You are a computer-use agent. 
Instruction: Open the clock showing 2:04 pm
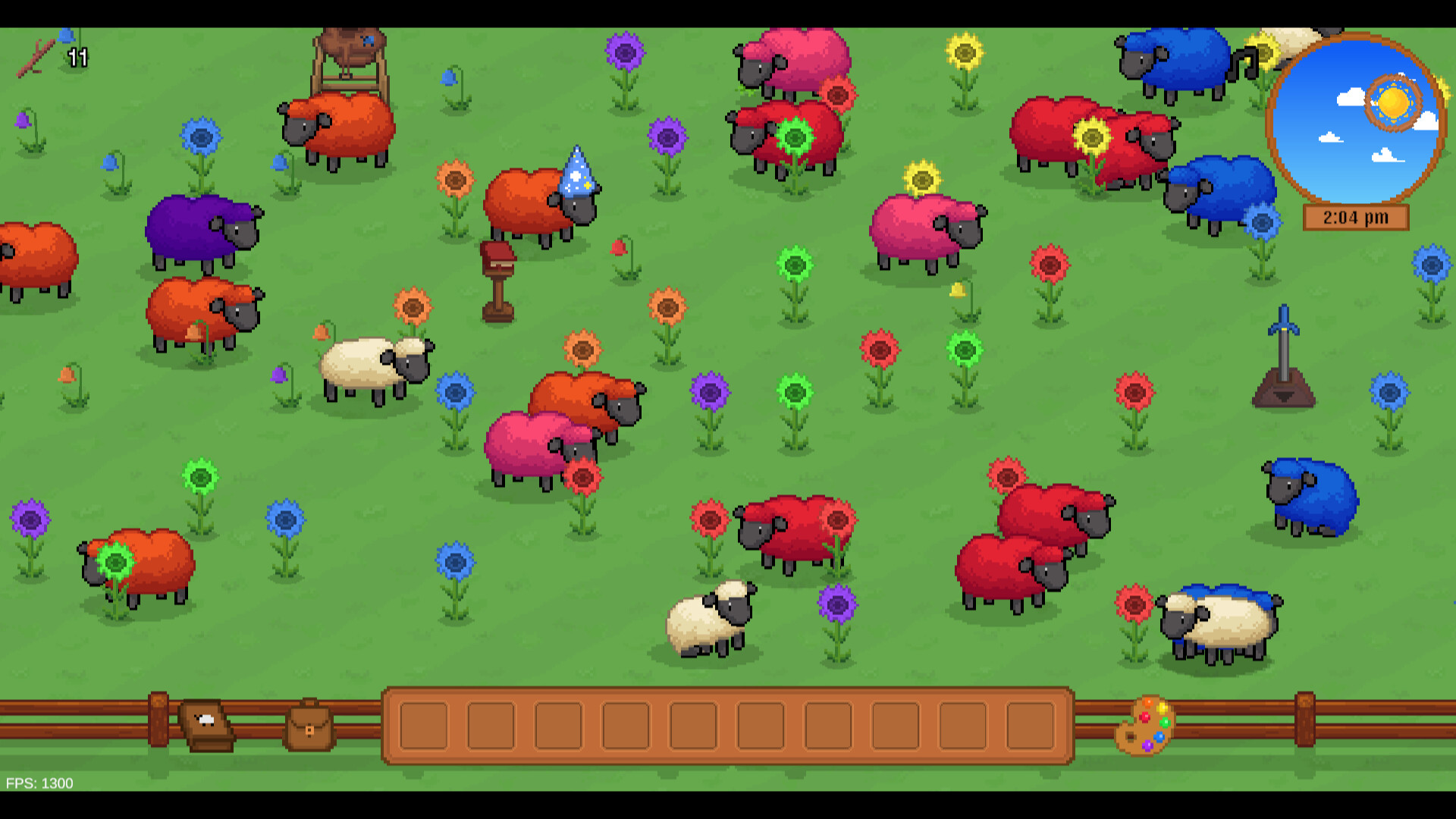tap(1354, 218)
